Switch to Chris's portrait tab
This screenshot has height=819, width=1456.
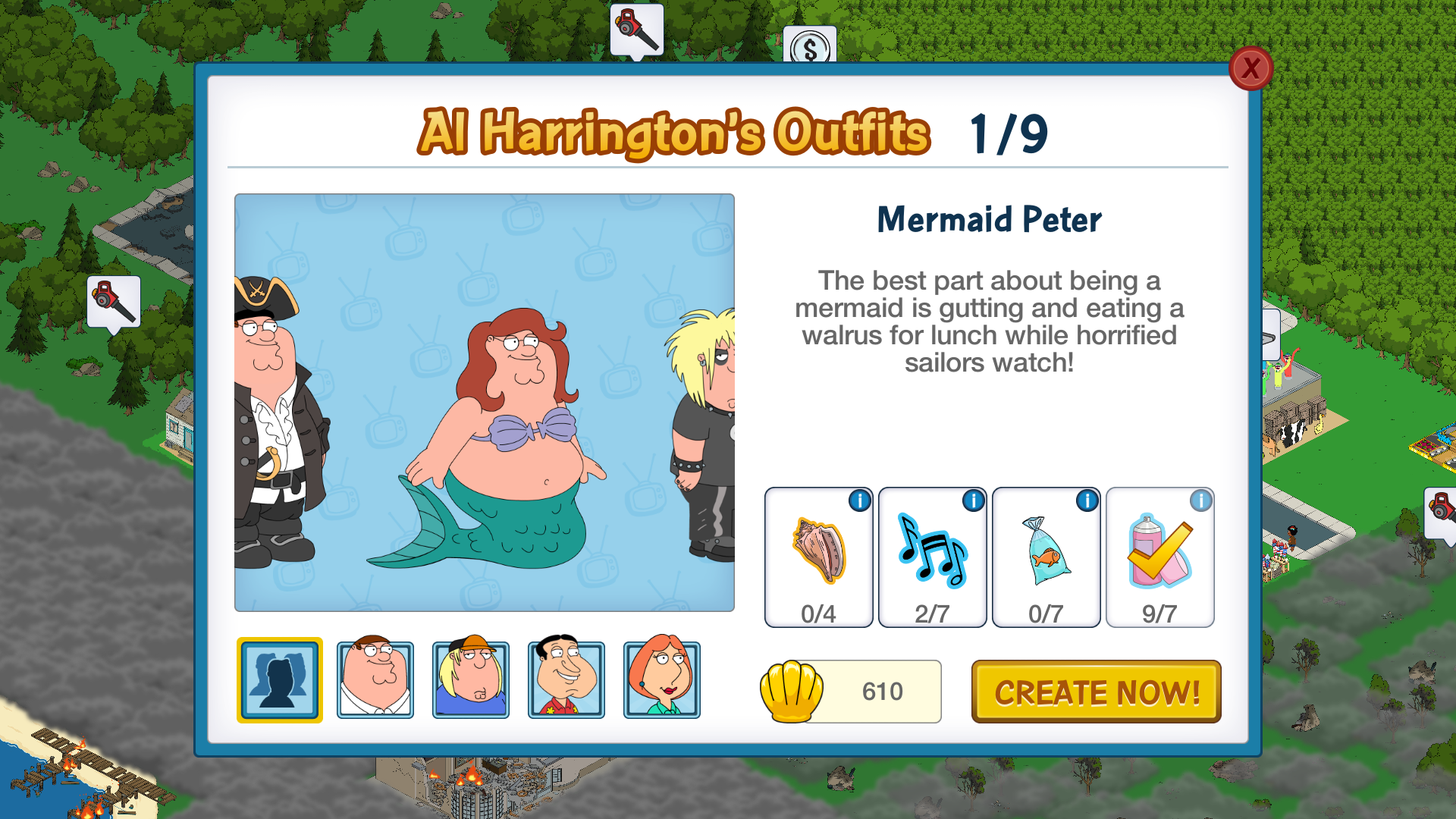pyautogui.click(x=471, y=679)
